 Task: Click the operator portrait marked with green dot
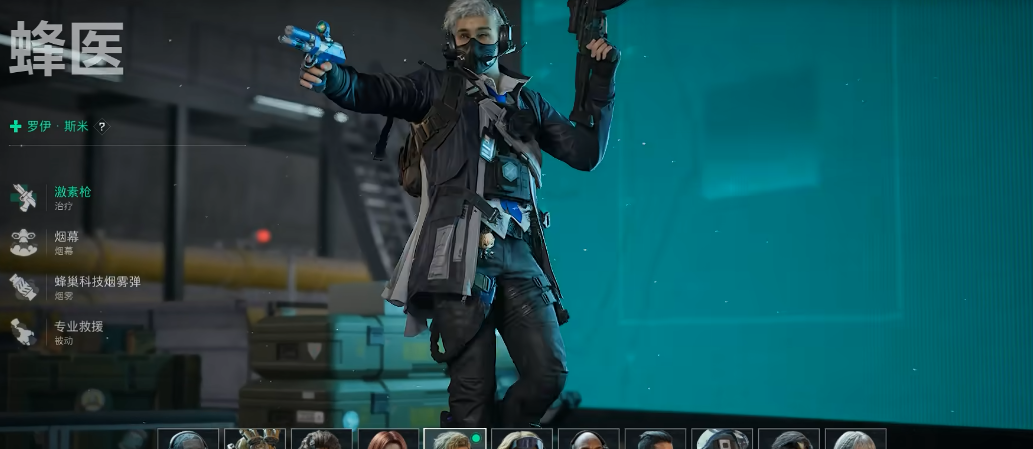pos(454,439)
